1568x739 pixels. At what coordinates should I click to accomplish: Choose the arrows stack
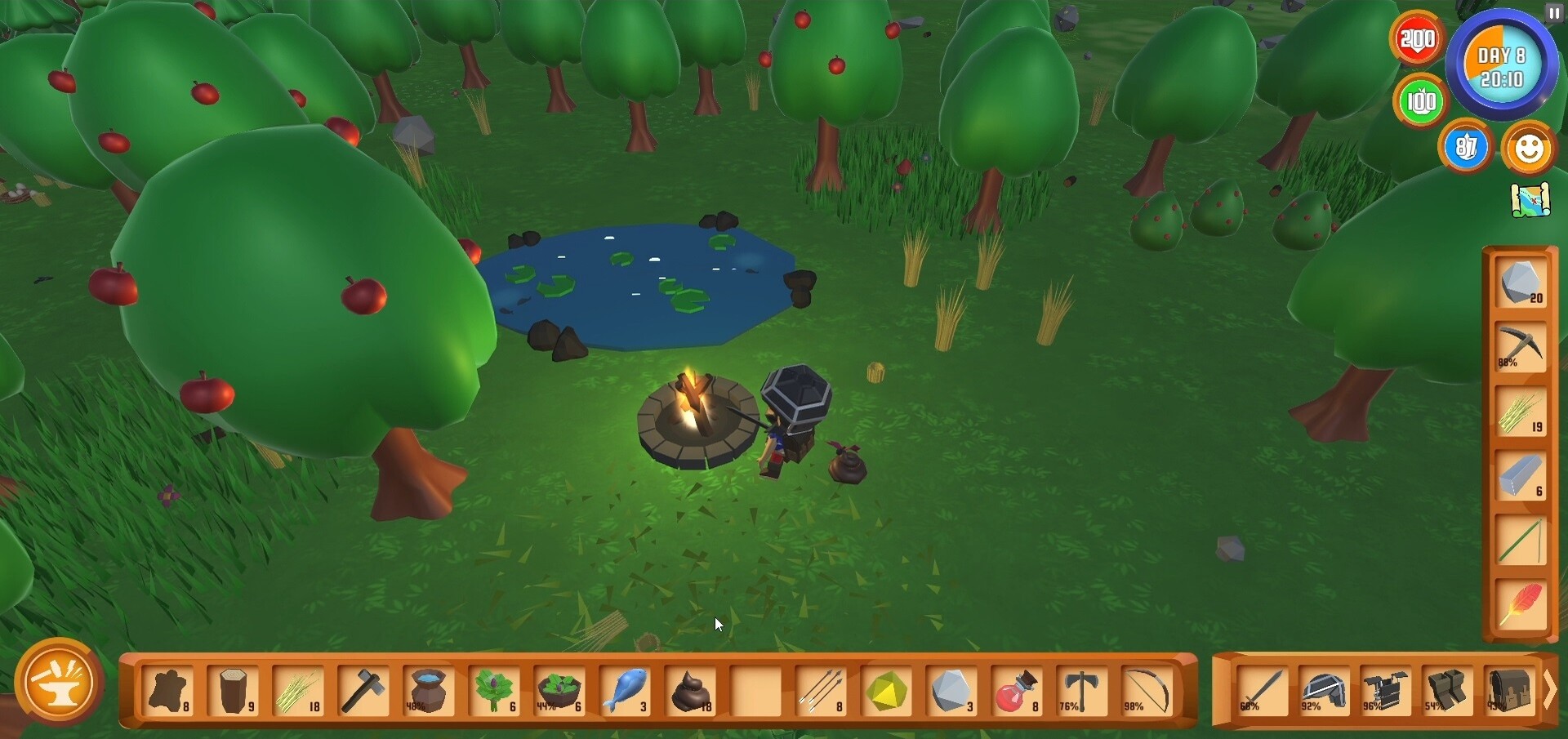[821, 691]
